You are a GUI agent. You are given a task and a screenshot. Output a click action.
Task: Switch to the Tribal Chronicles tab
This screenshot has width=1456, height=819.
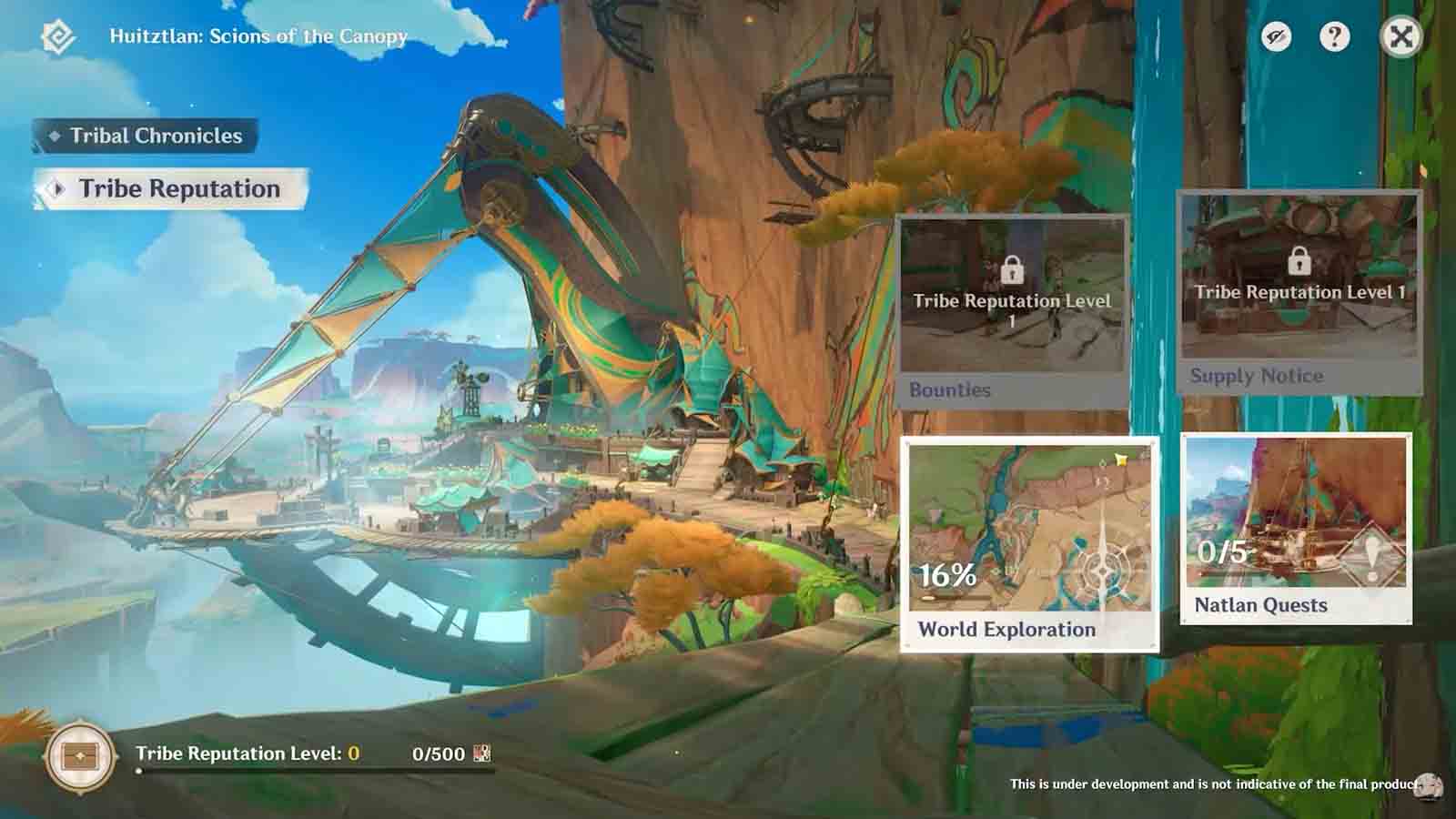coord(146,136)
